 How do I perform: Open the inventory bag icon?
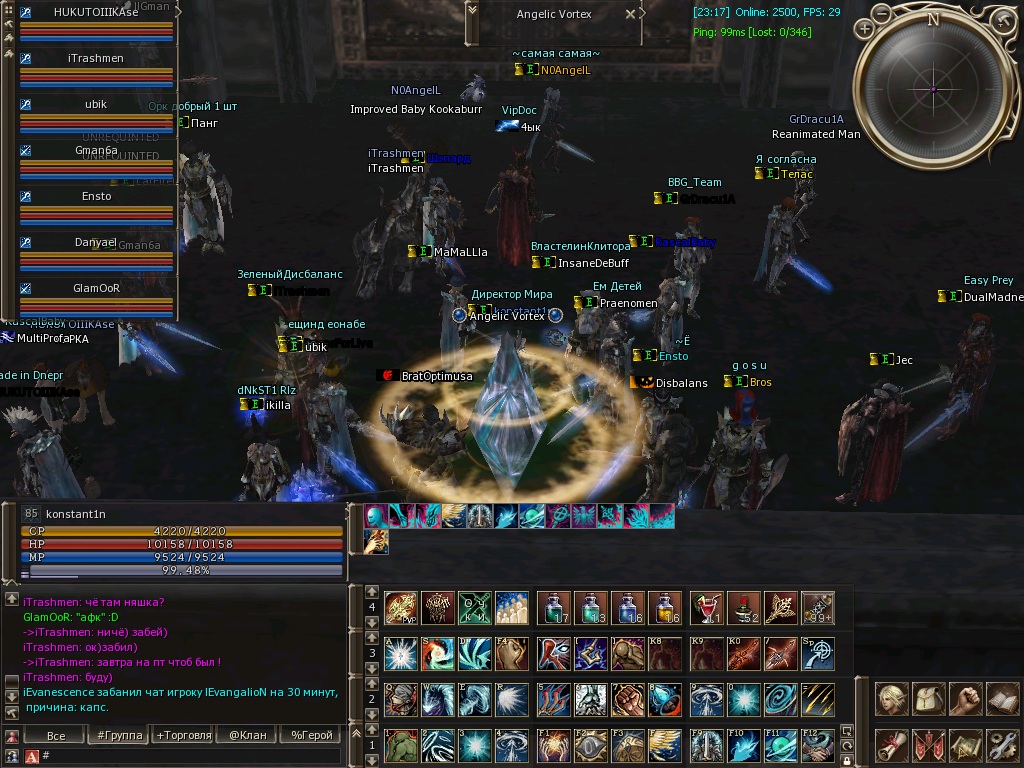tap(929, 699)
